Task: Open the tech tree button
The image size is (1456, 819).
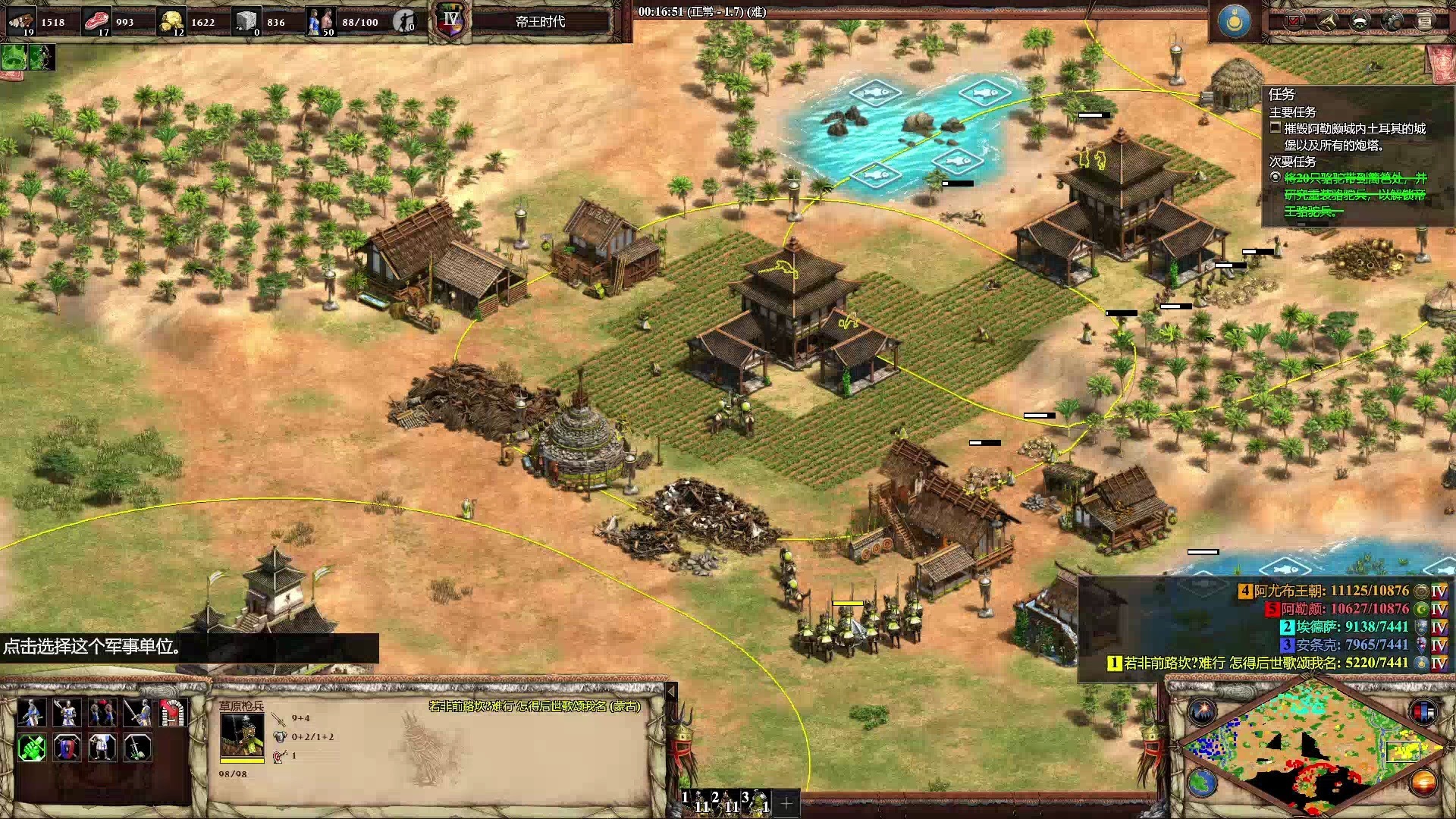Action: pos(1326,21)
